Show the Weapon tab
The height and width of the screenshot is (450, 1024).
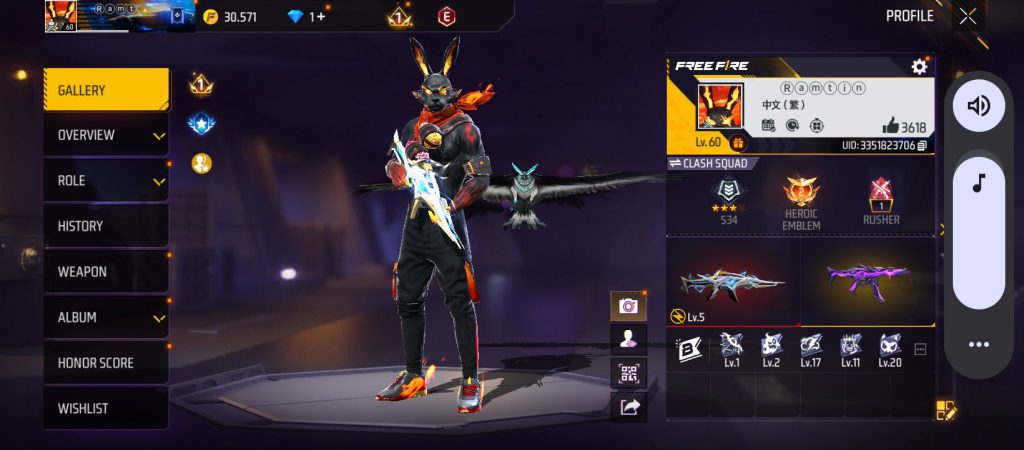(105, 272)
